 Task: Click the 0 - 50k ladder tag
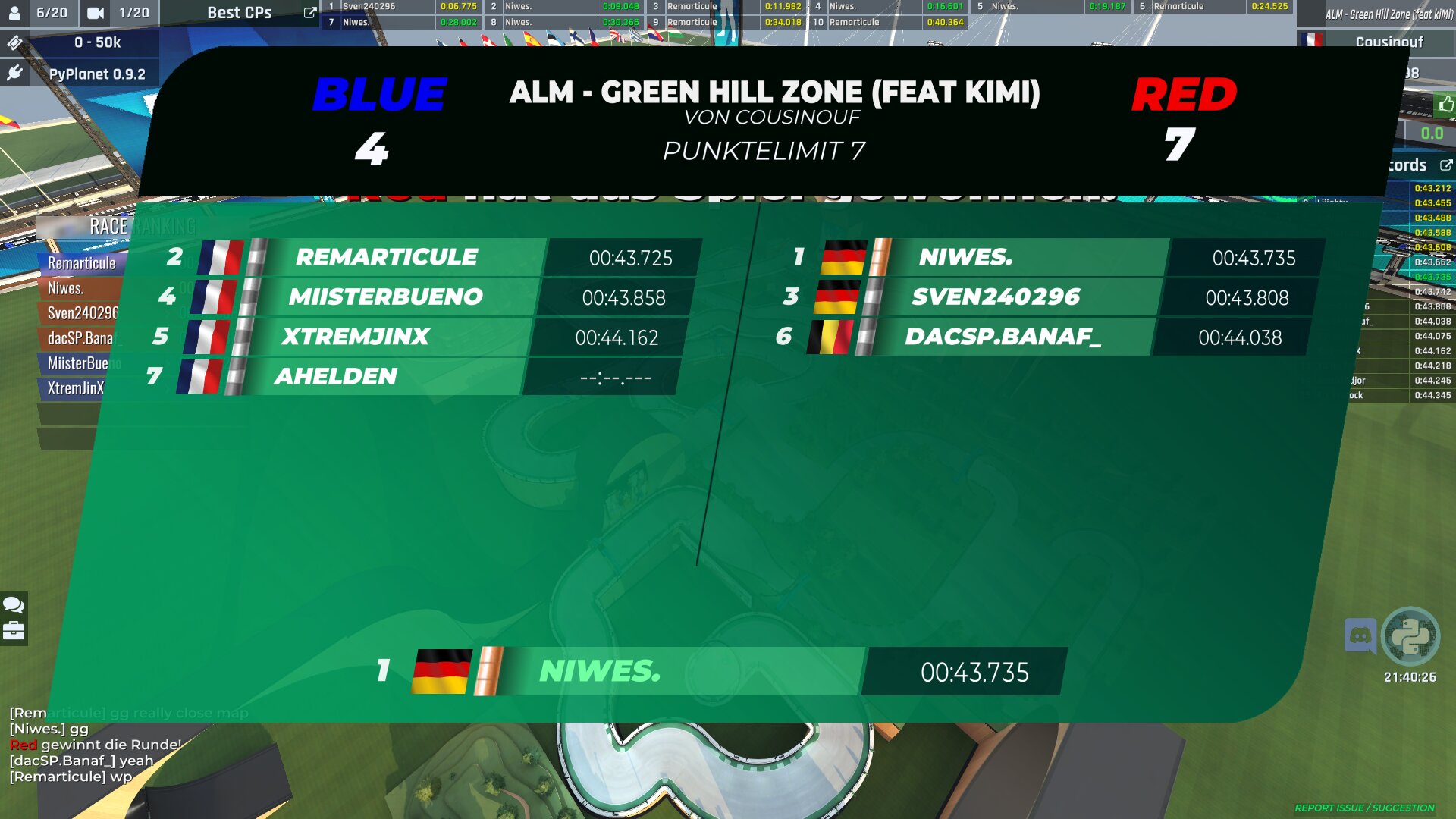point(97,42)
